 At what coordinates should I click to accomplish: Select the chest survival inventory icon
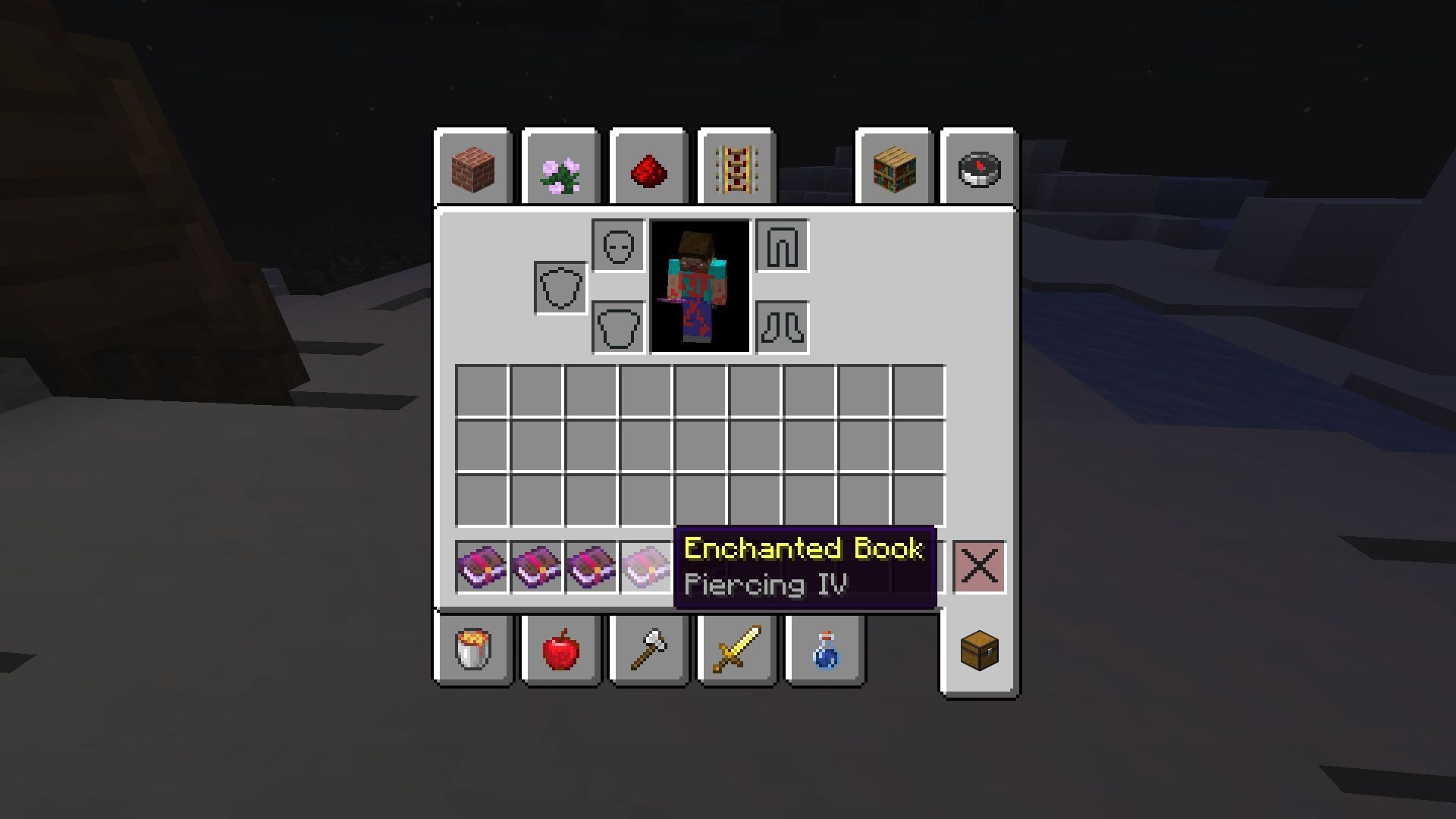(978, 651)
